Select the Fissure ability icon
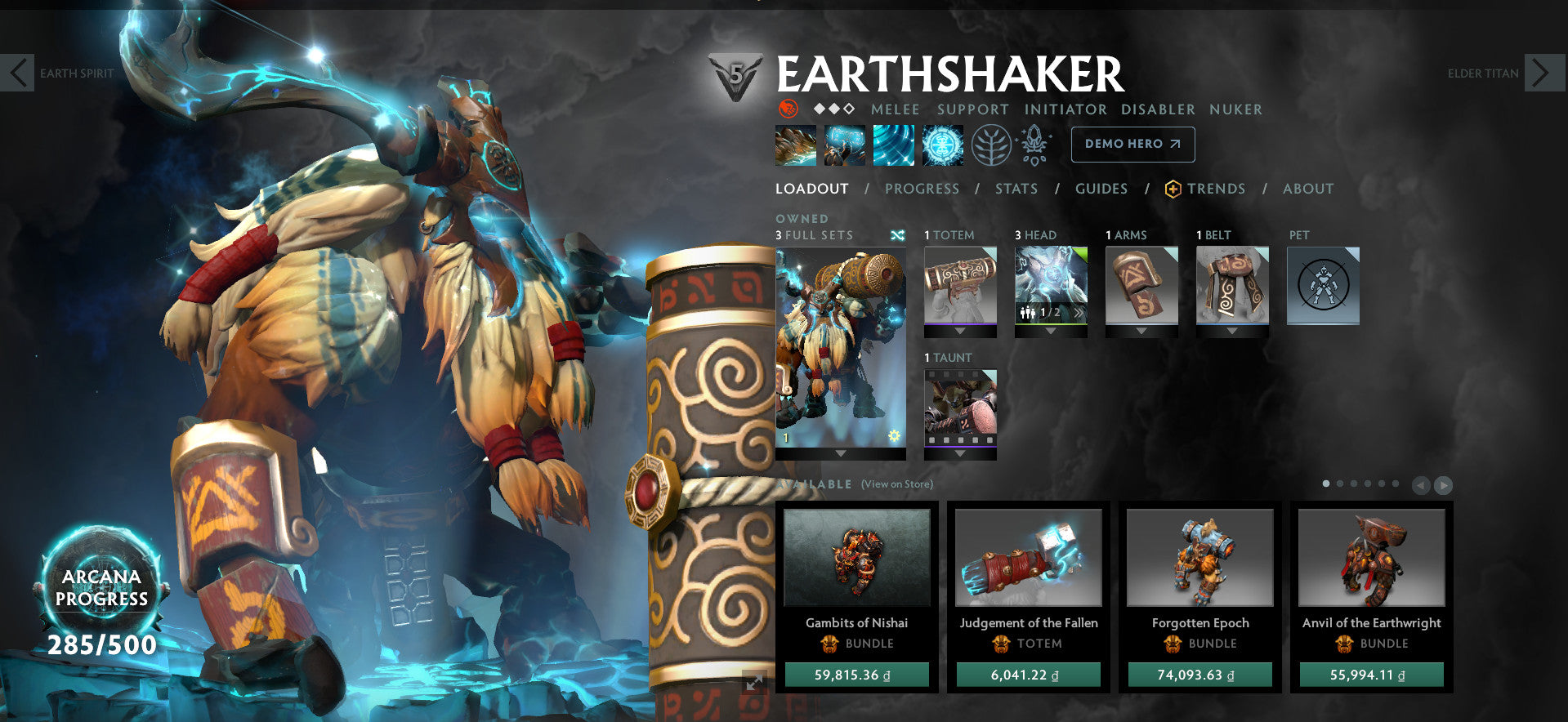The width and height of the screenshot is (1568, 722). coord(795,145)
